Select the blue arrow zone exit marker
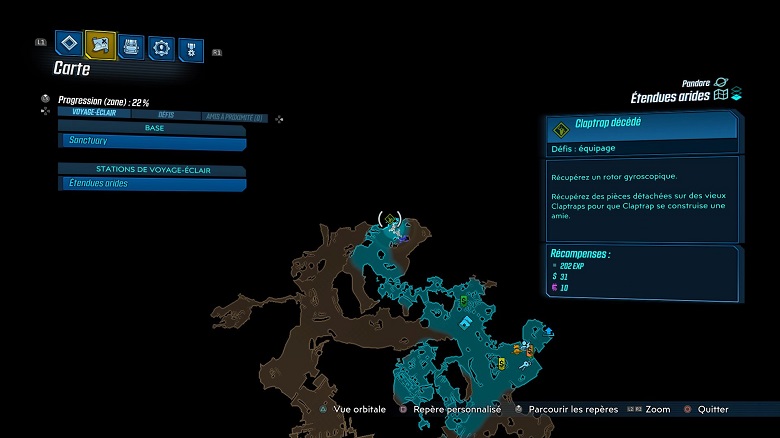 [549, 332]
